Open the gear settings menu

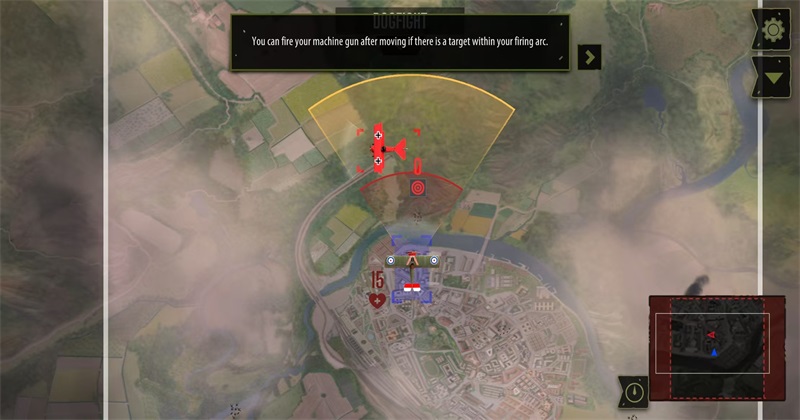click(x=772, y=30)
